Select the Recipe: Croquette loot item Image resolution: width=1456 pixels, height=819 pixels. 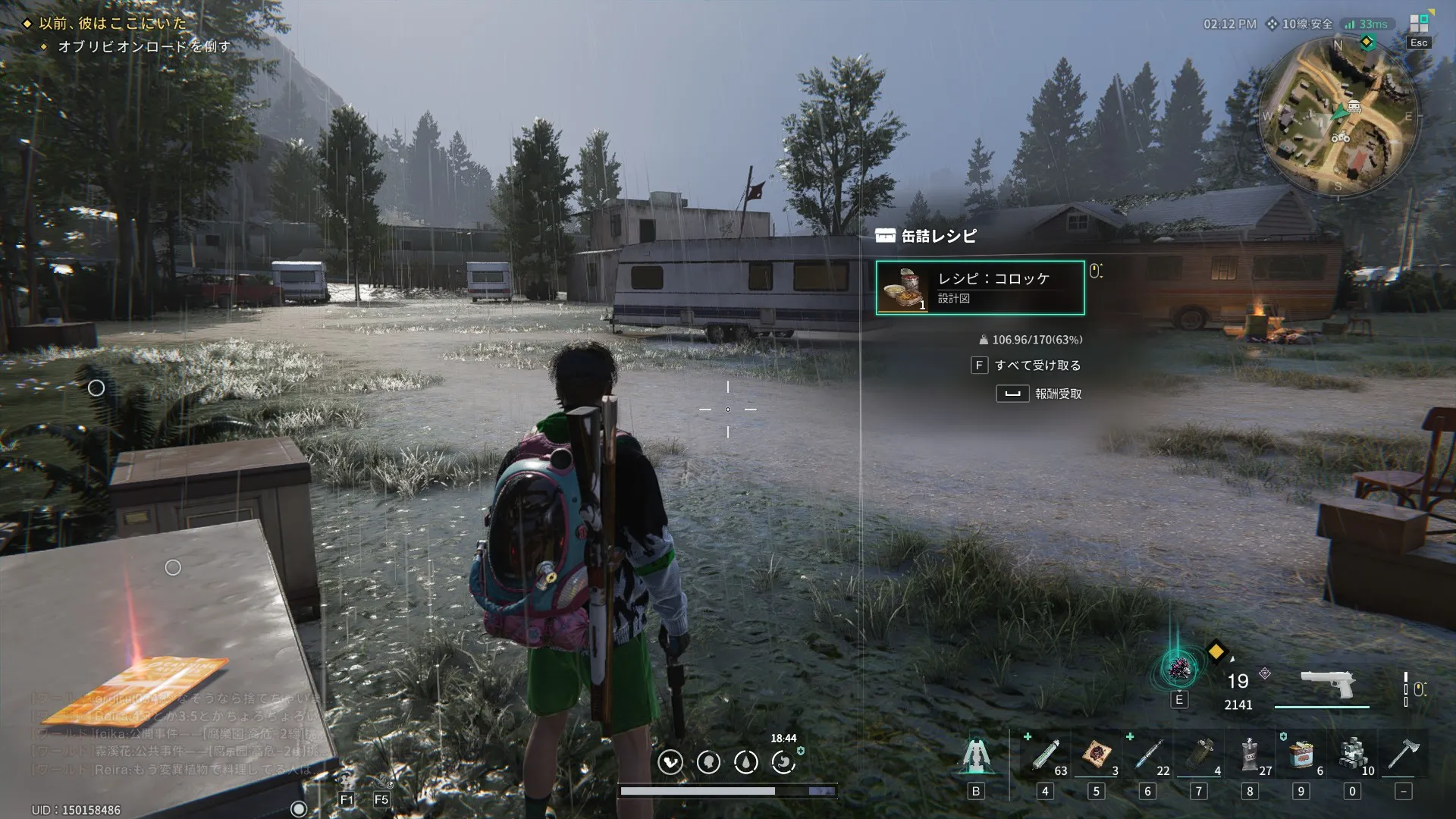point(980,287)
